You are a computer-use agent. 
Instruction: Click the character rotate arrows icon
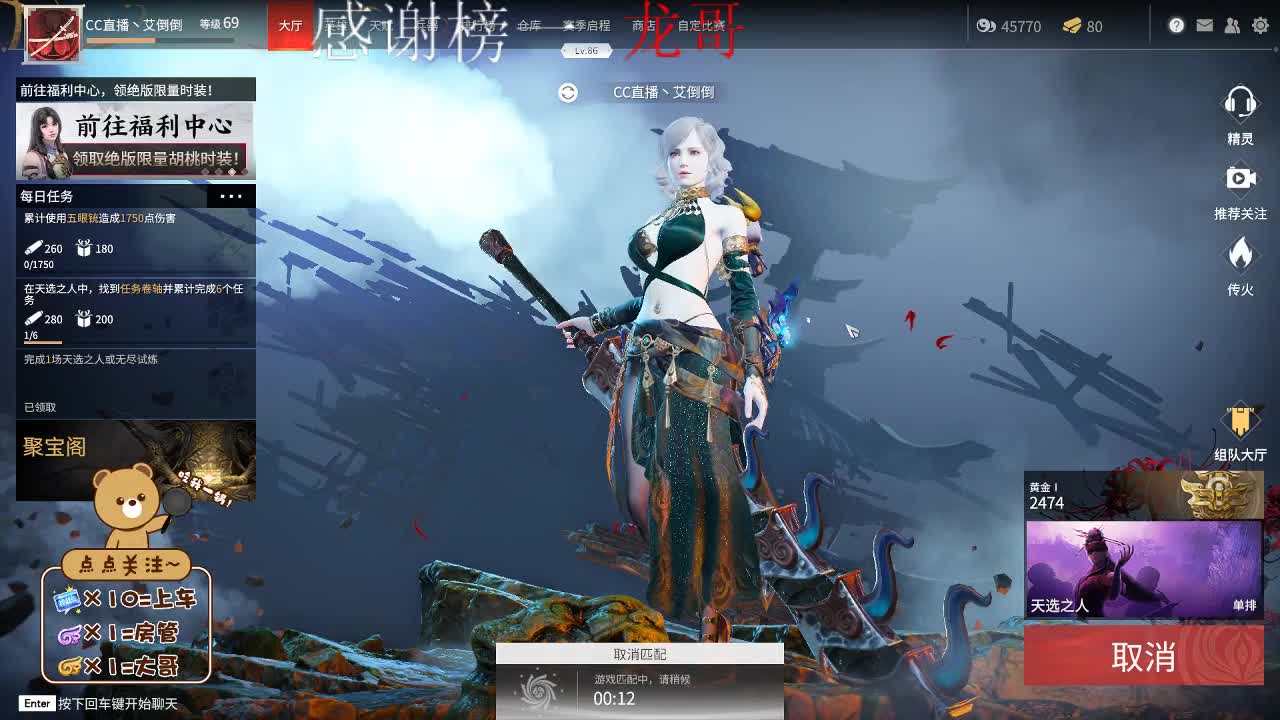[569, 92]
